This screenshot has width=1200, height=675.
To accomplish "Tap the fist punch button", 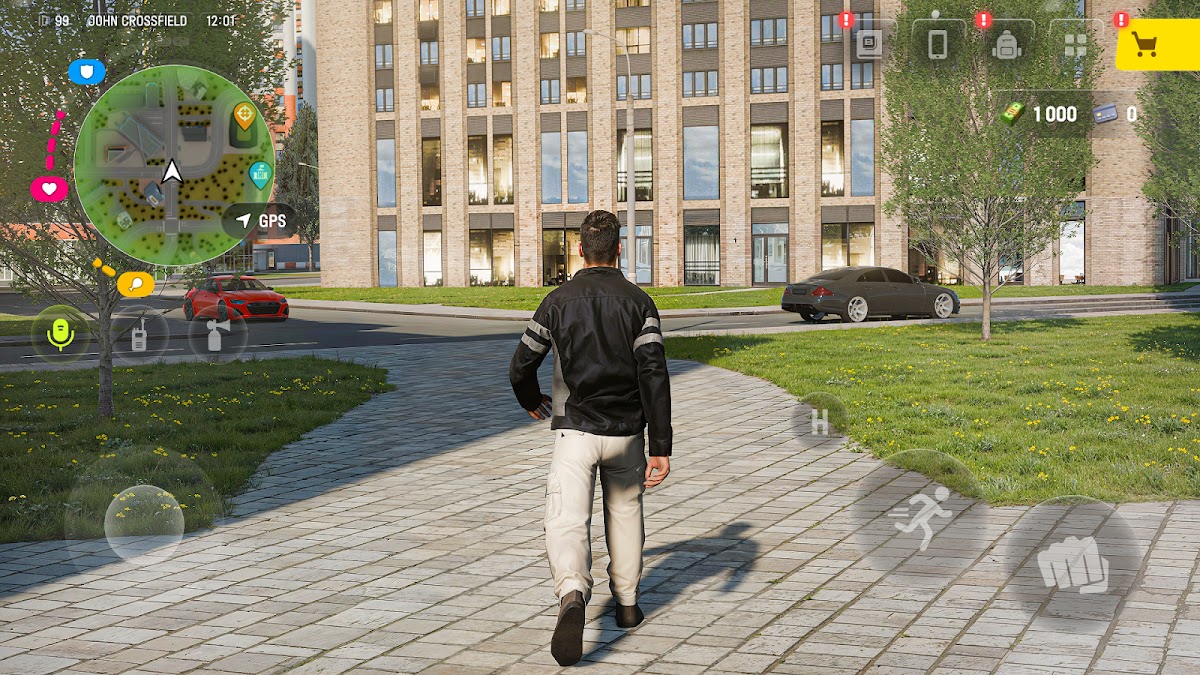I will (x=1072, y=566).
